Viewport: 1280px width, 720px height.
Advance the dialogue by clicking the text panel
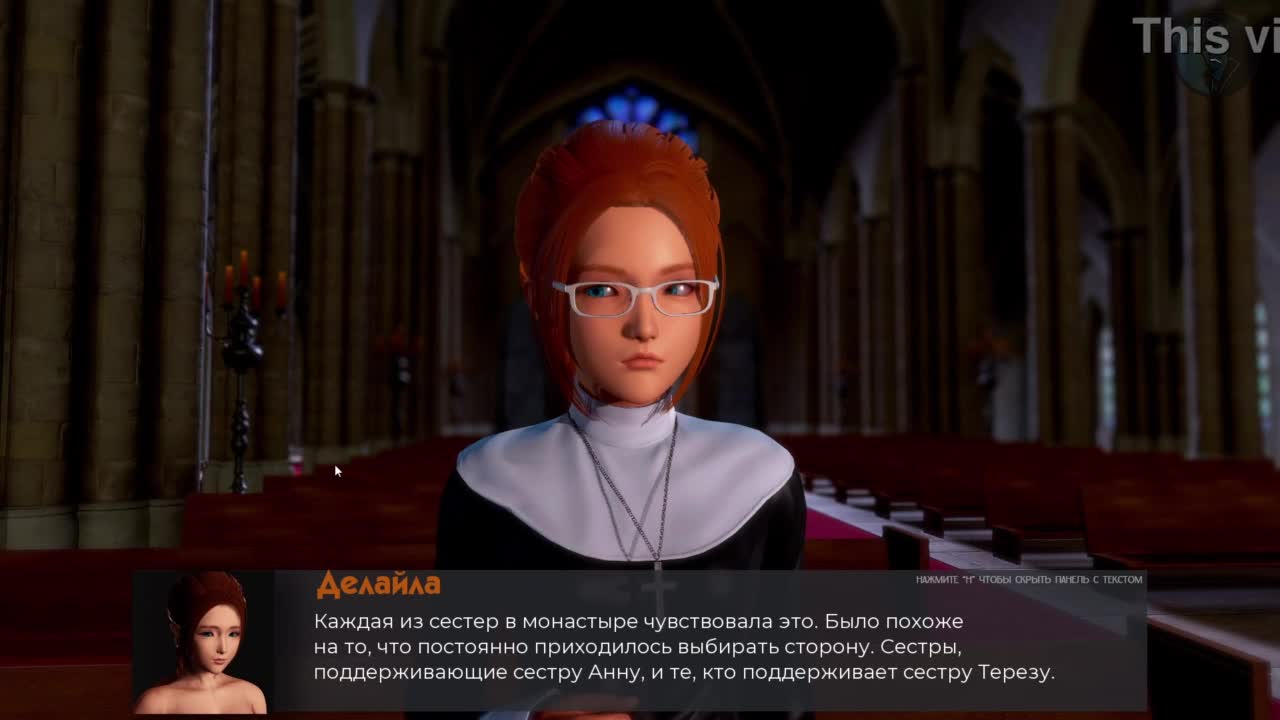(x=700, y=646)
